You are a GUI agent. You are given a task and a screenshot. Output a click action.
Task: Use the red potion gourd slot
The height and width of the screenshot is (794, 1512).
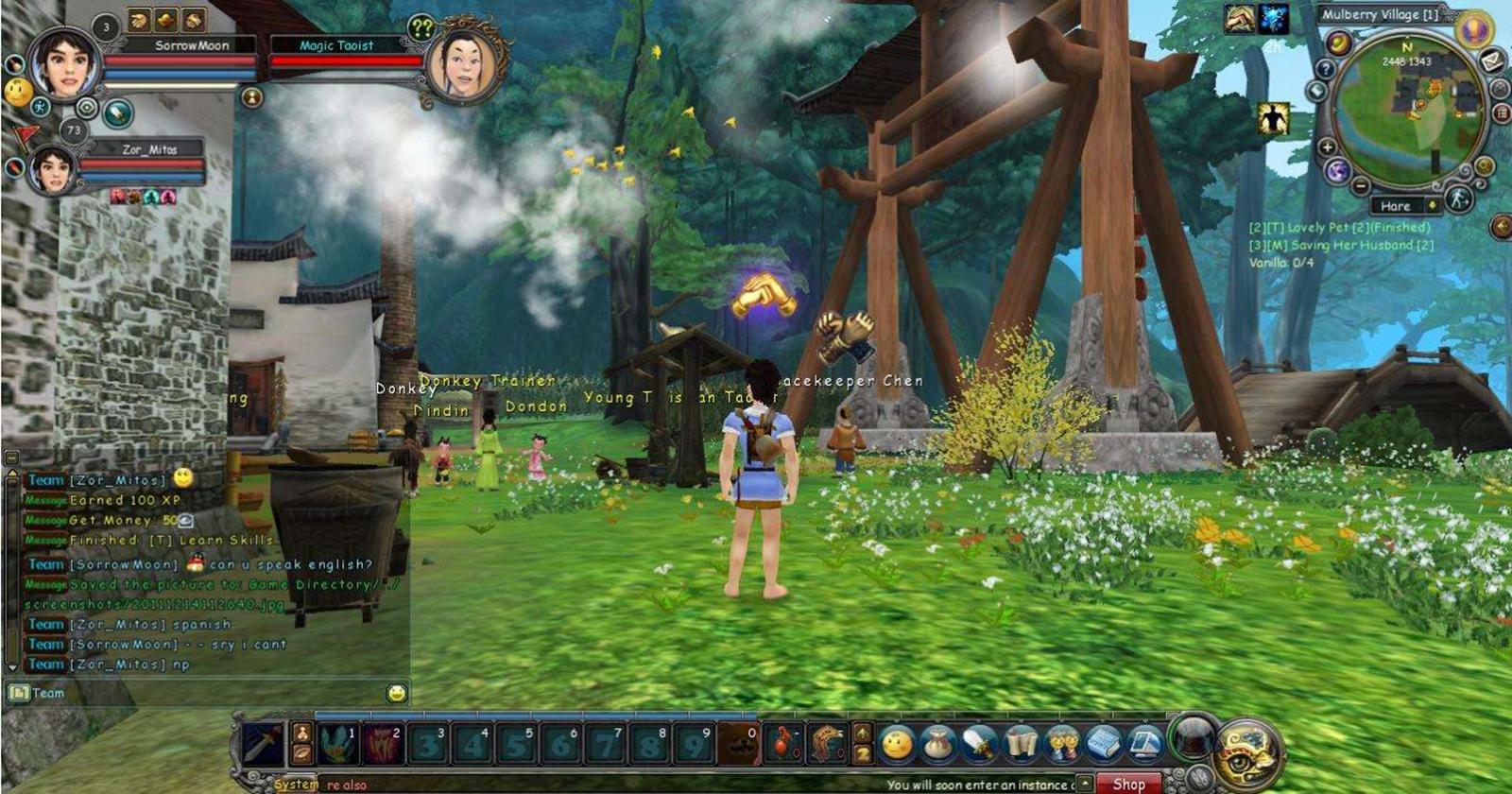(x=783, y=744)
